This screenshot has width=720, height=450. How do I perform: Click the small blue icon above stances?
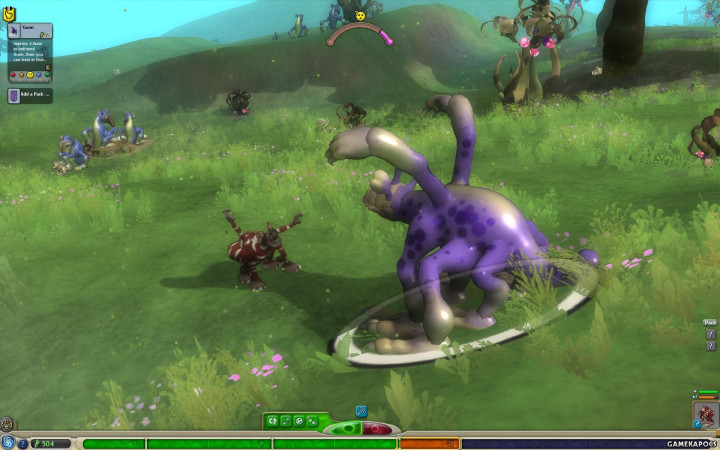[x=360, y=410]
